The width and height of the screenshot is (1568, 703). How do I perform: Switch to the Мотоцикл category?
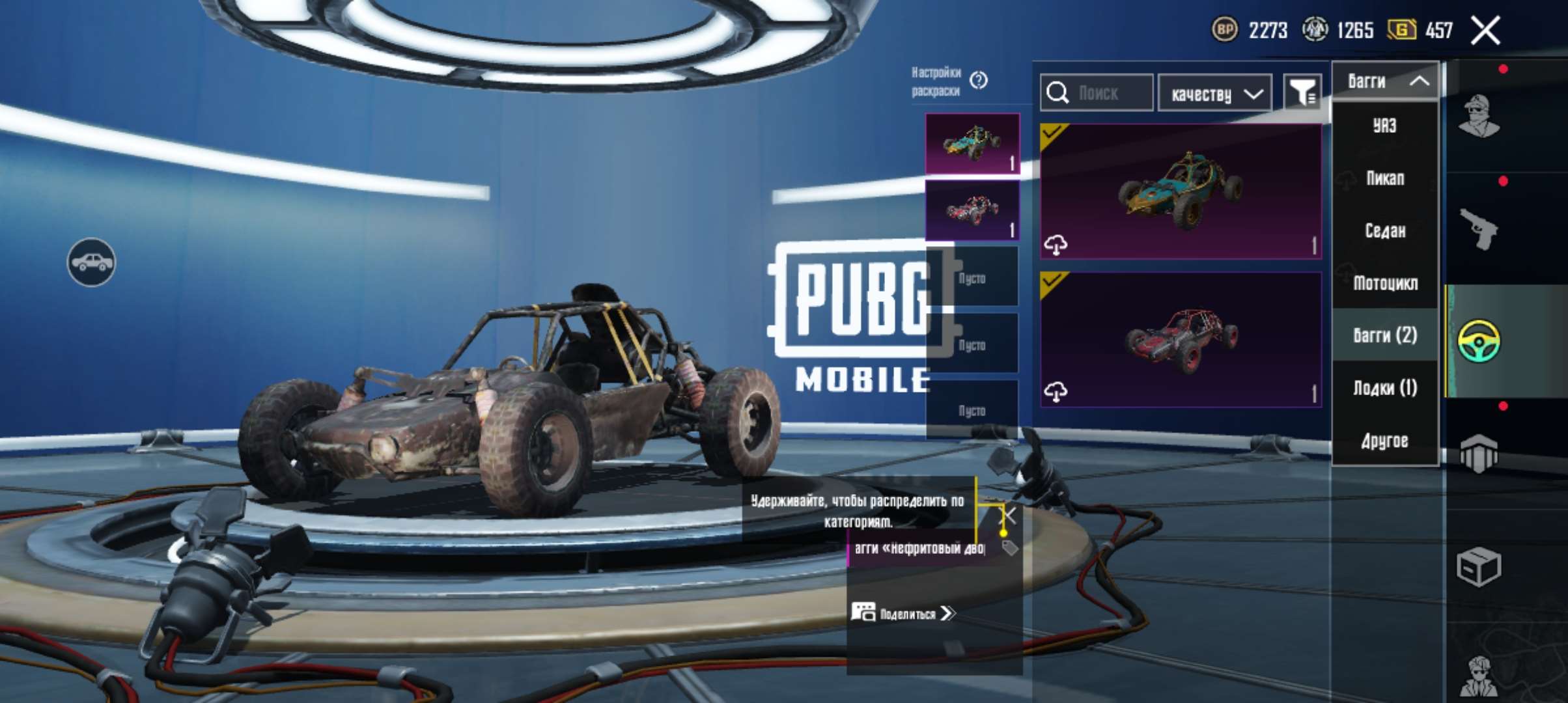tap(1385, 284)
